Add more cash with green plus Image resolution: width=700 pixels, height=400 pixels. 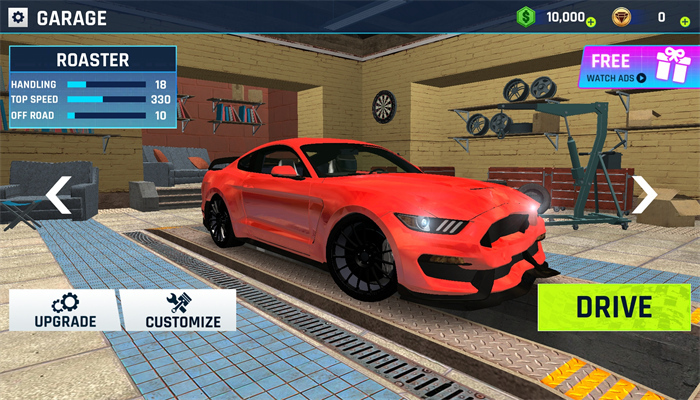[591, 21]
